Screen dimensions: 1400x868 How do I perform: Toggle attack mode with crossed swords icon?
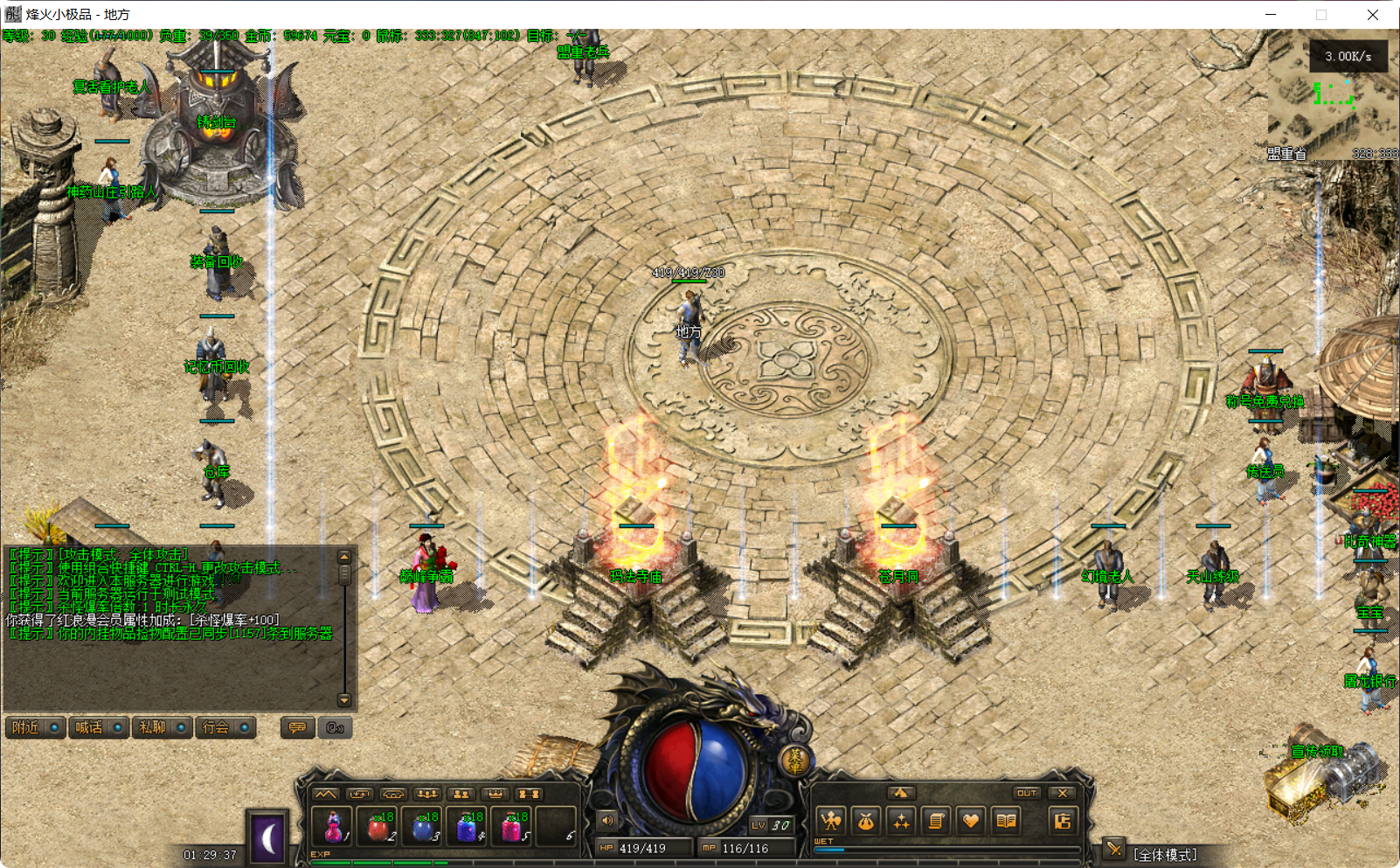(1113, 848)
